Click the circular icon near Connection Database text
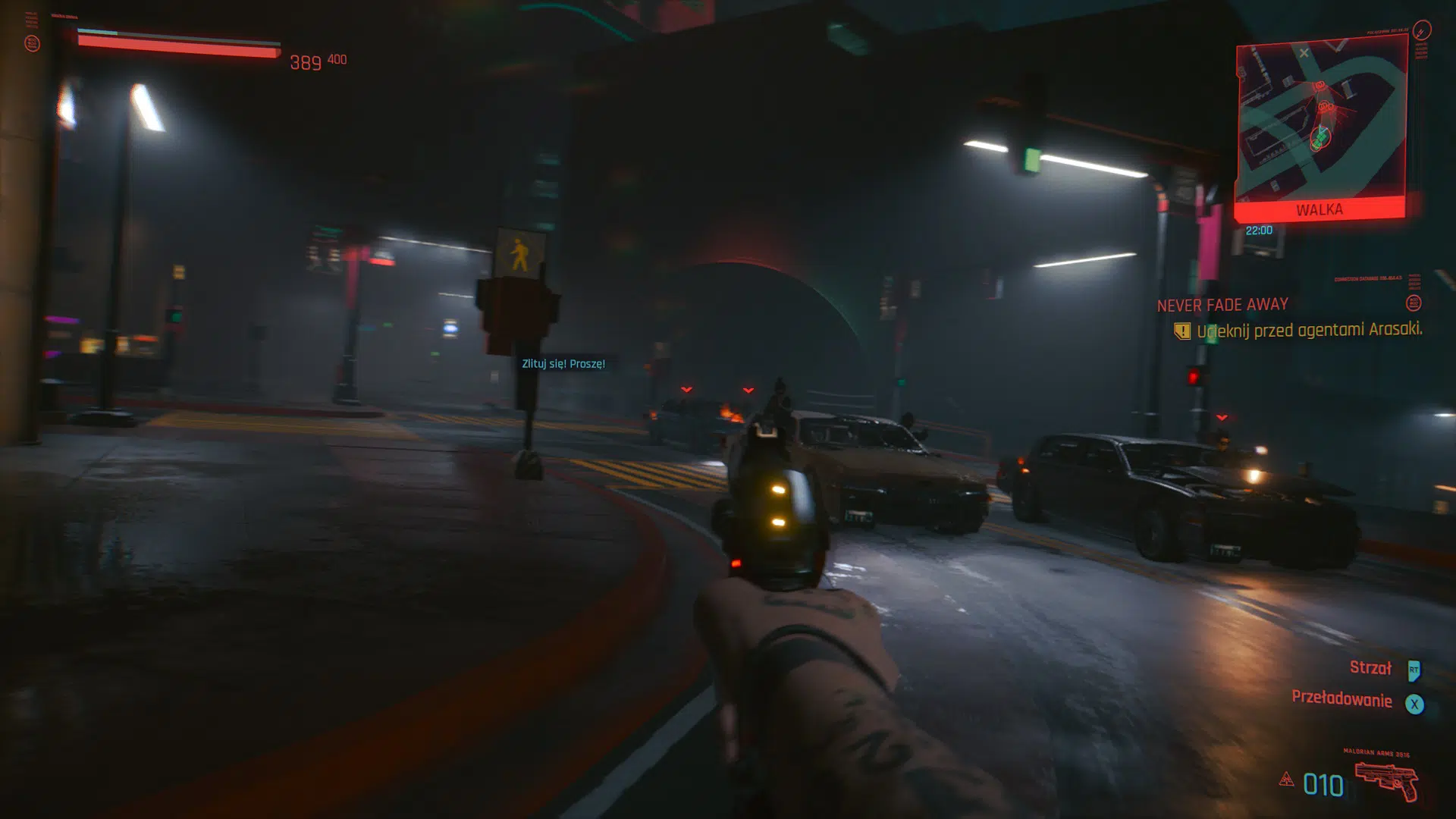 pos(1414,303)
